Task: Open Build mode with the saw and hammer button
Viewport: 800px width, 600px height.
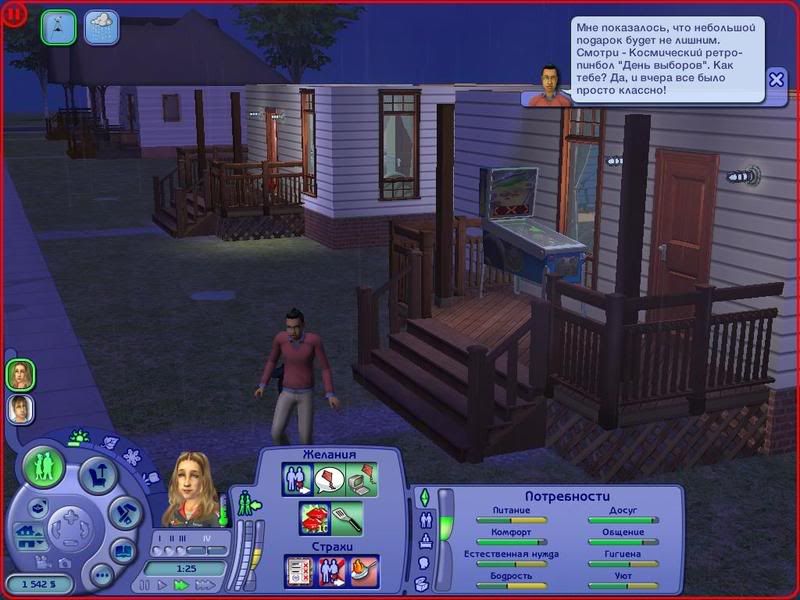Action: click(124, 513)
